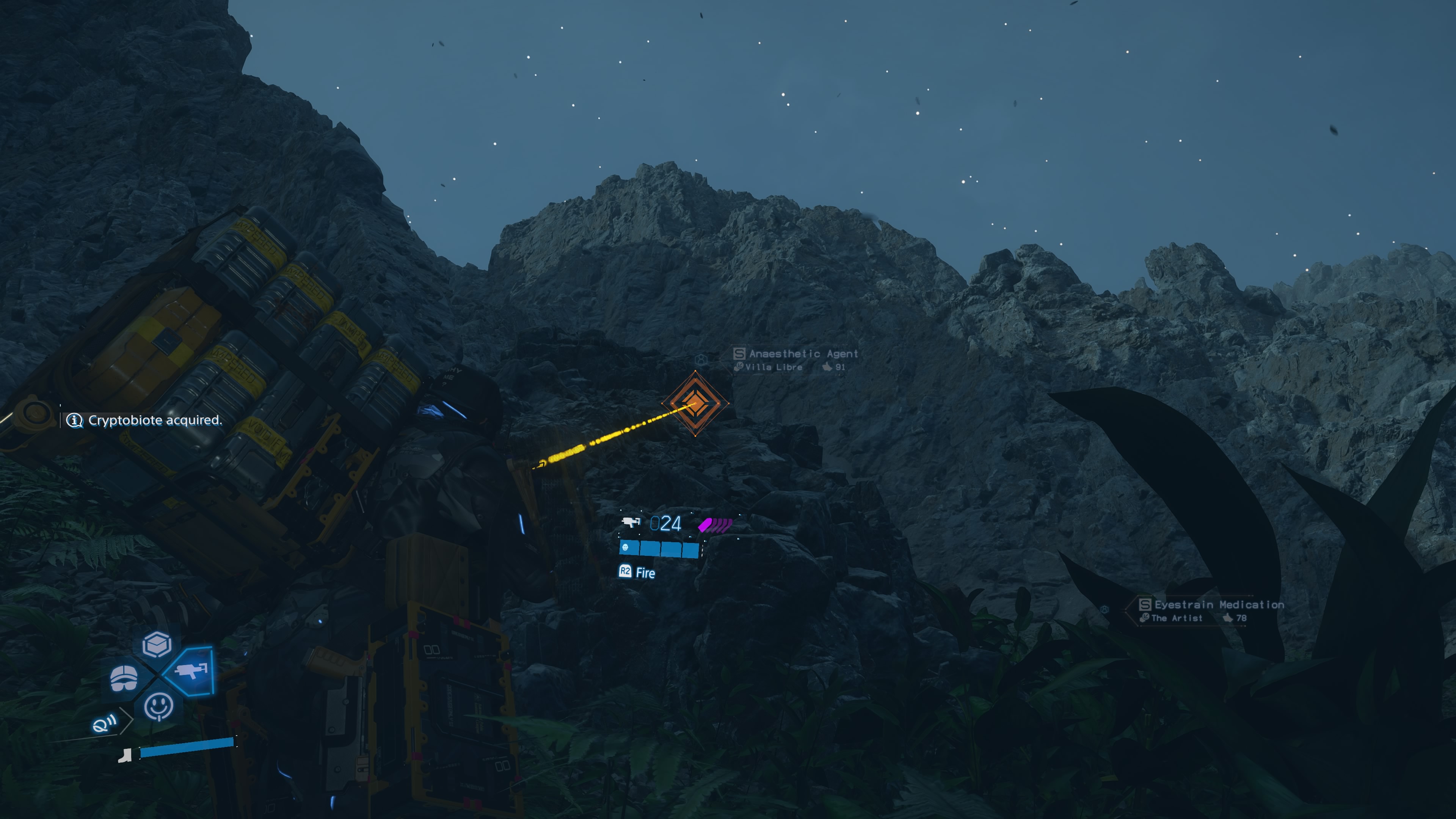Activate the shout call icon
The image size is (1456, 819).
pos(104,723)
